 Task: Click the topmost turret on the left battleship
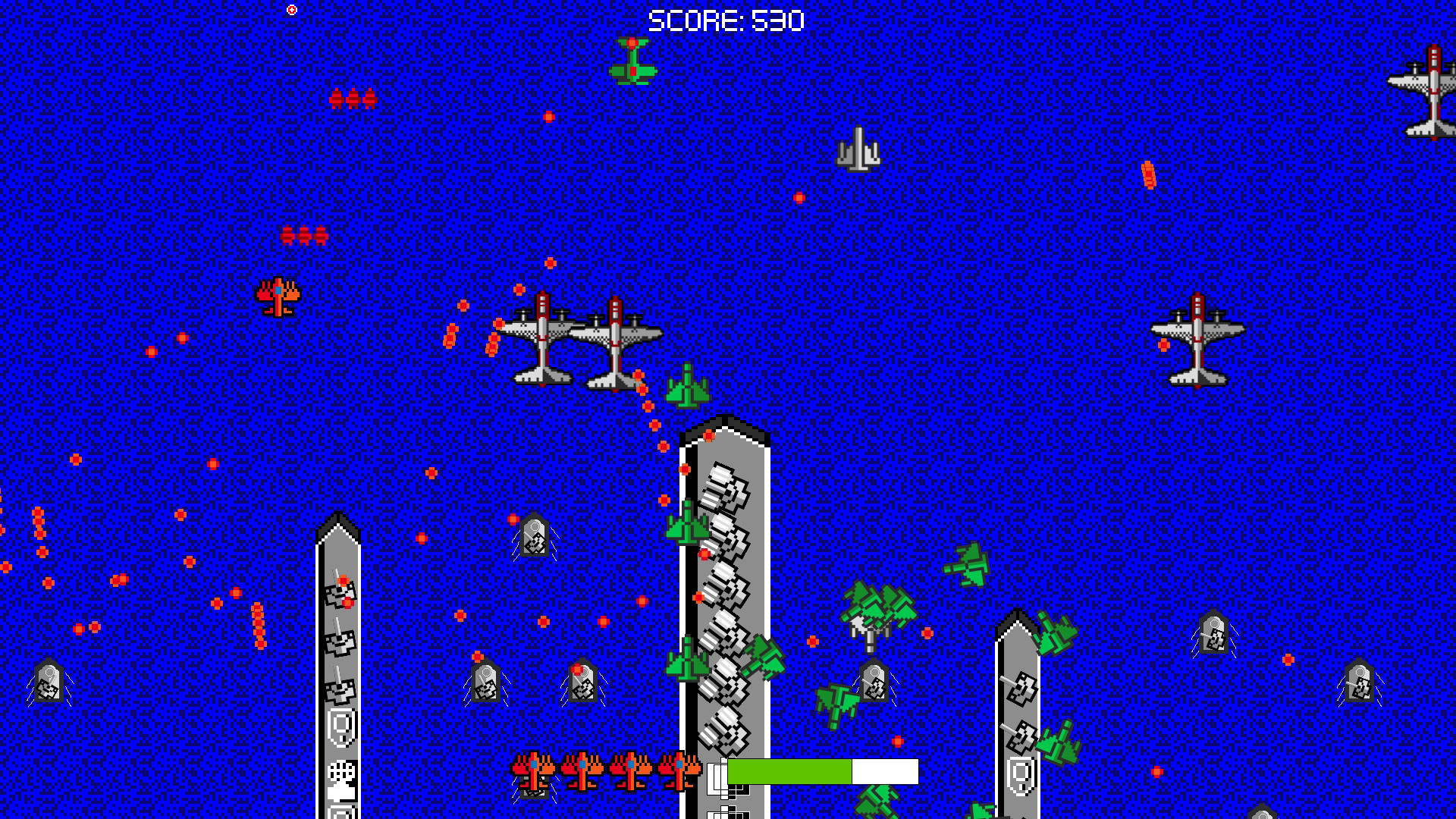pyautogui.click(x=339, y=599)
